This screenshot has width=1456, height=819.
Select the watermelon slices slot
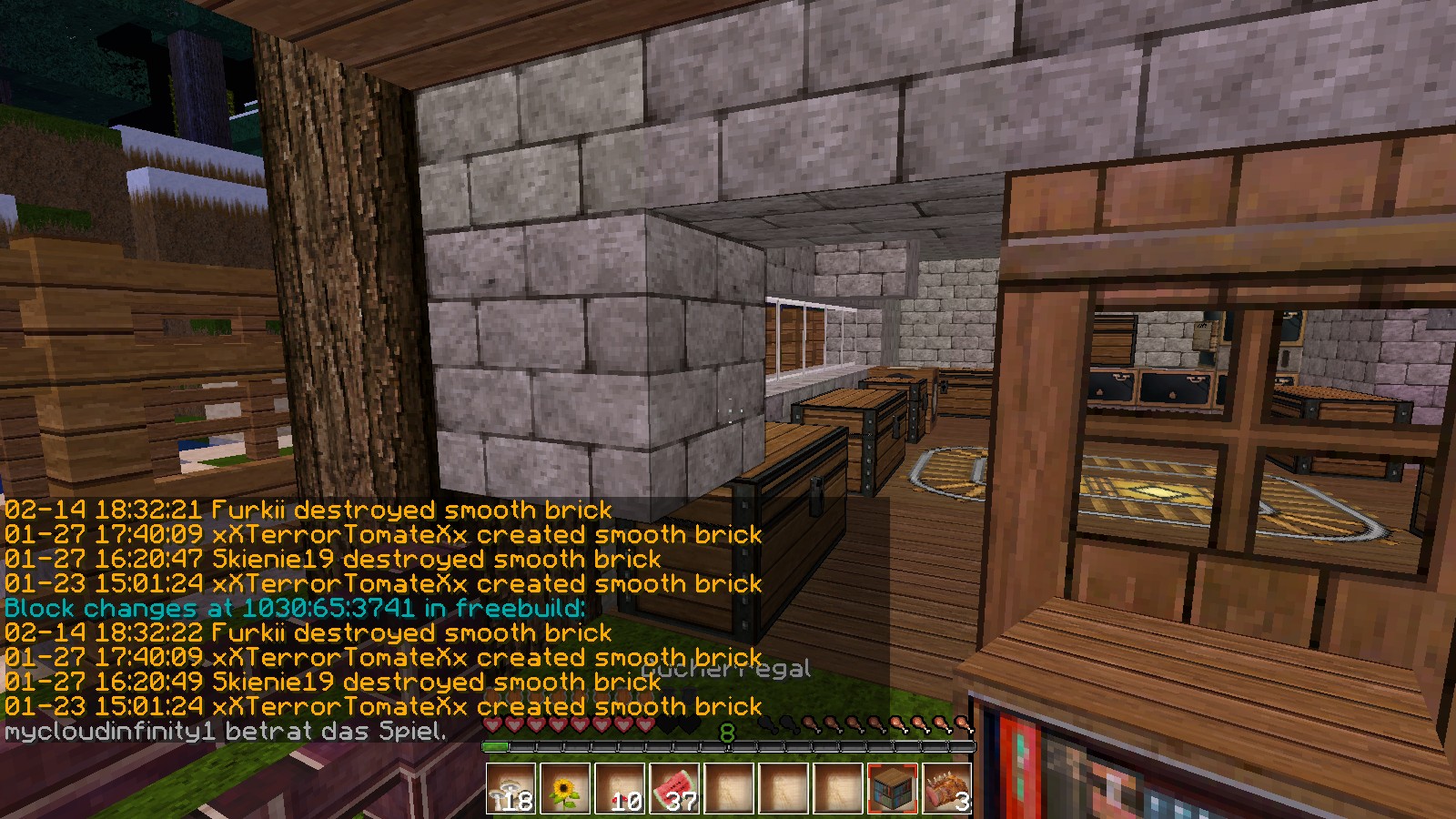click(x=674, y=788)
